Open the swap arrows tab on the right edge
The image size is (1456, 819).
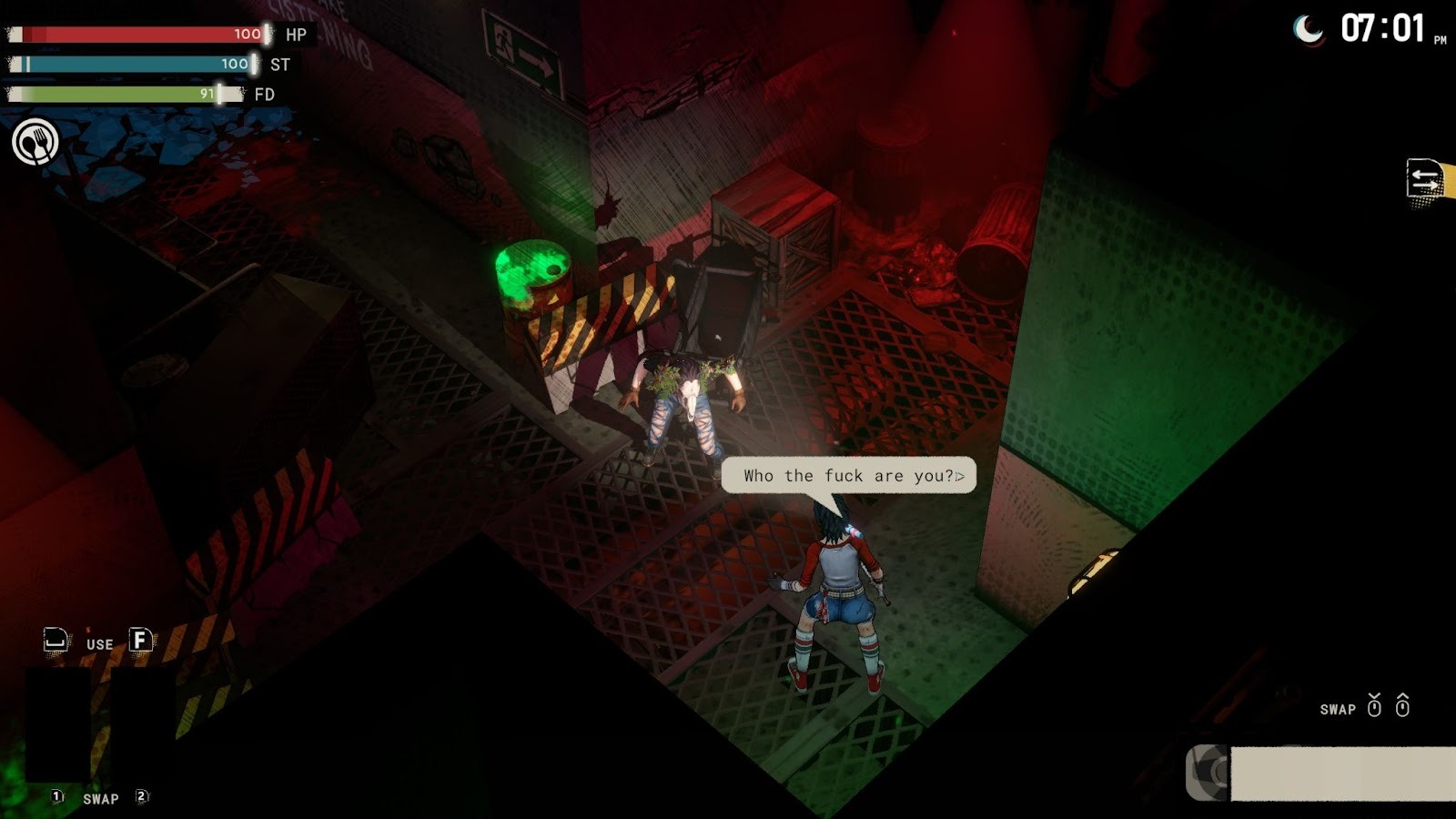[x=1425, y=179]
